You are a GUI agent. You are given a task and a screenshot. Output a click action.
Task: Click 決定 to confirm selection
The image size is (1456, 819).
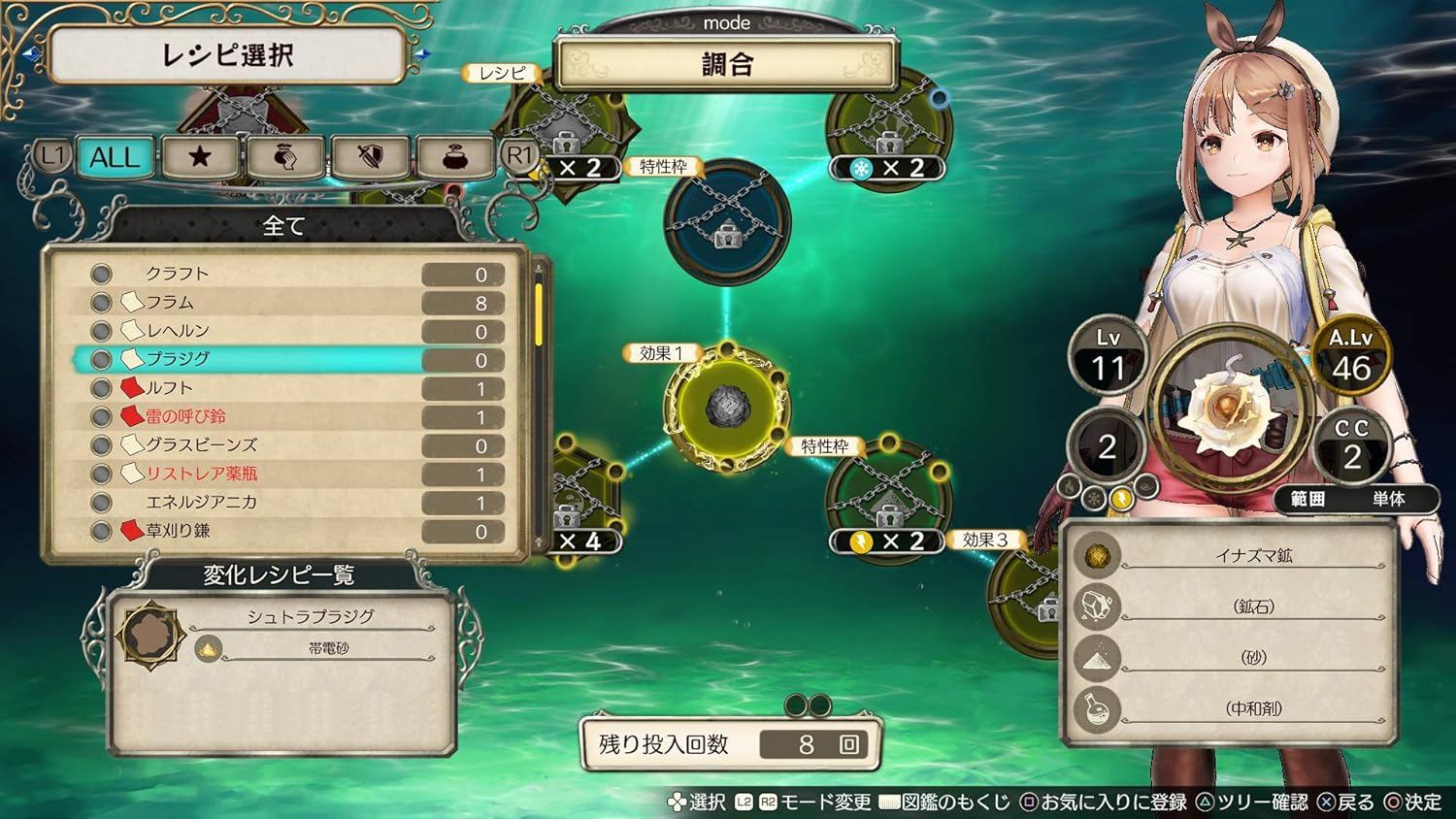[1413, 804]
